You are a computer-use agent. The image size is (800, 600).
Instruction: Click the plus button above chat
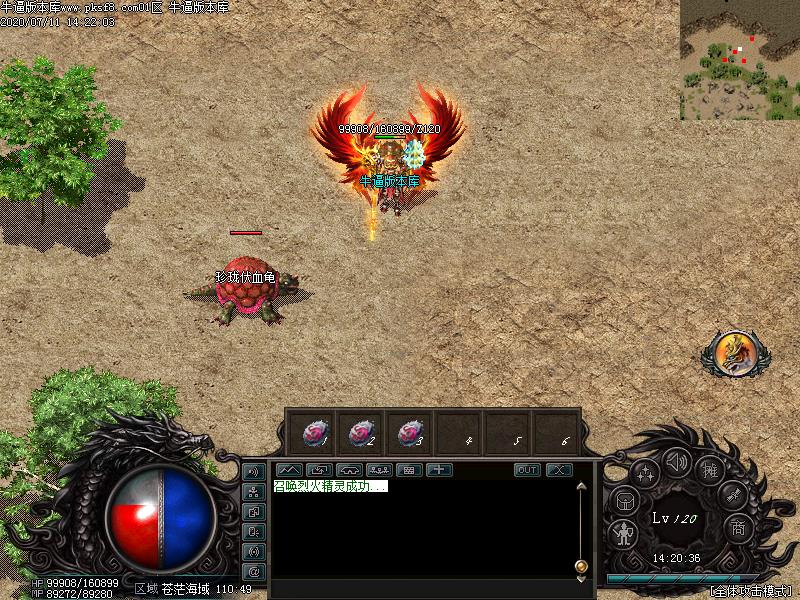(x=439, y=469)
